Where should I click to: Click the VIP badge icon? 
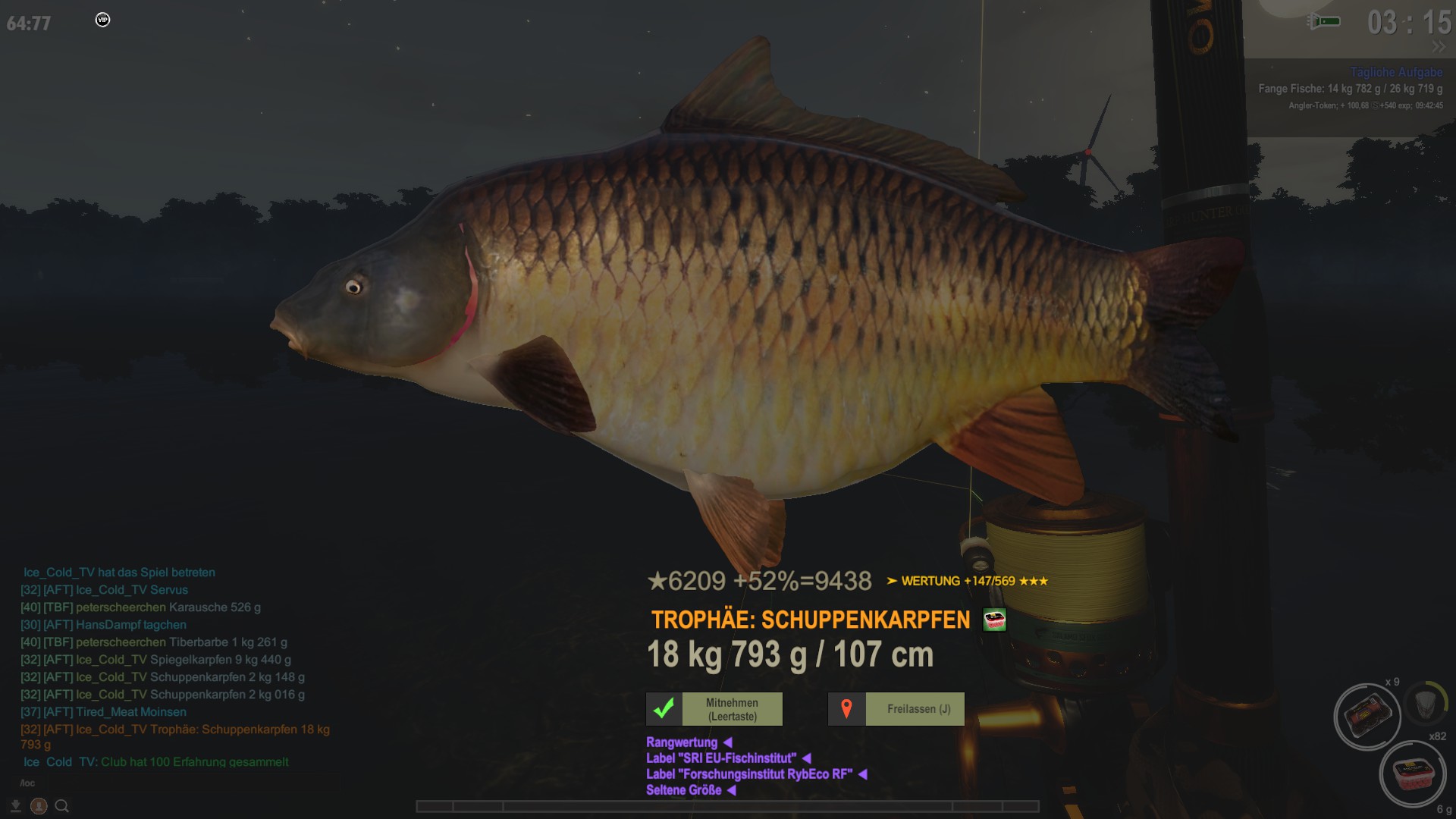(103, 20)
